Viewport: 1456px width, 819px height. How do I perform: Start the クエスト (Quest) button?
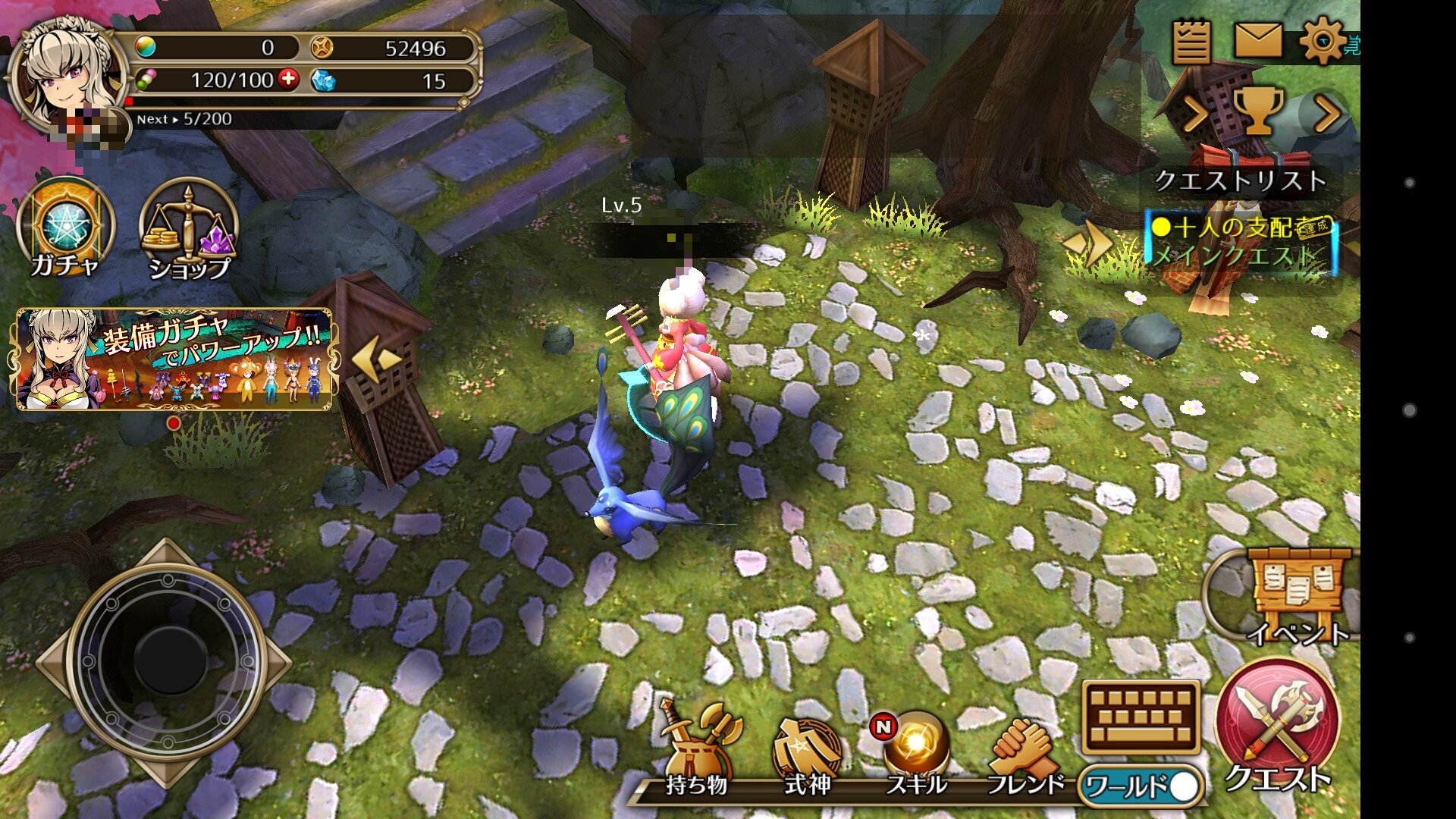(1277, 724)
